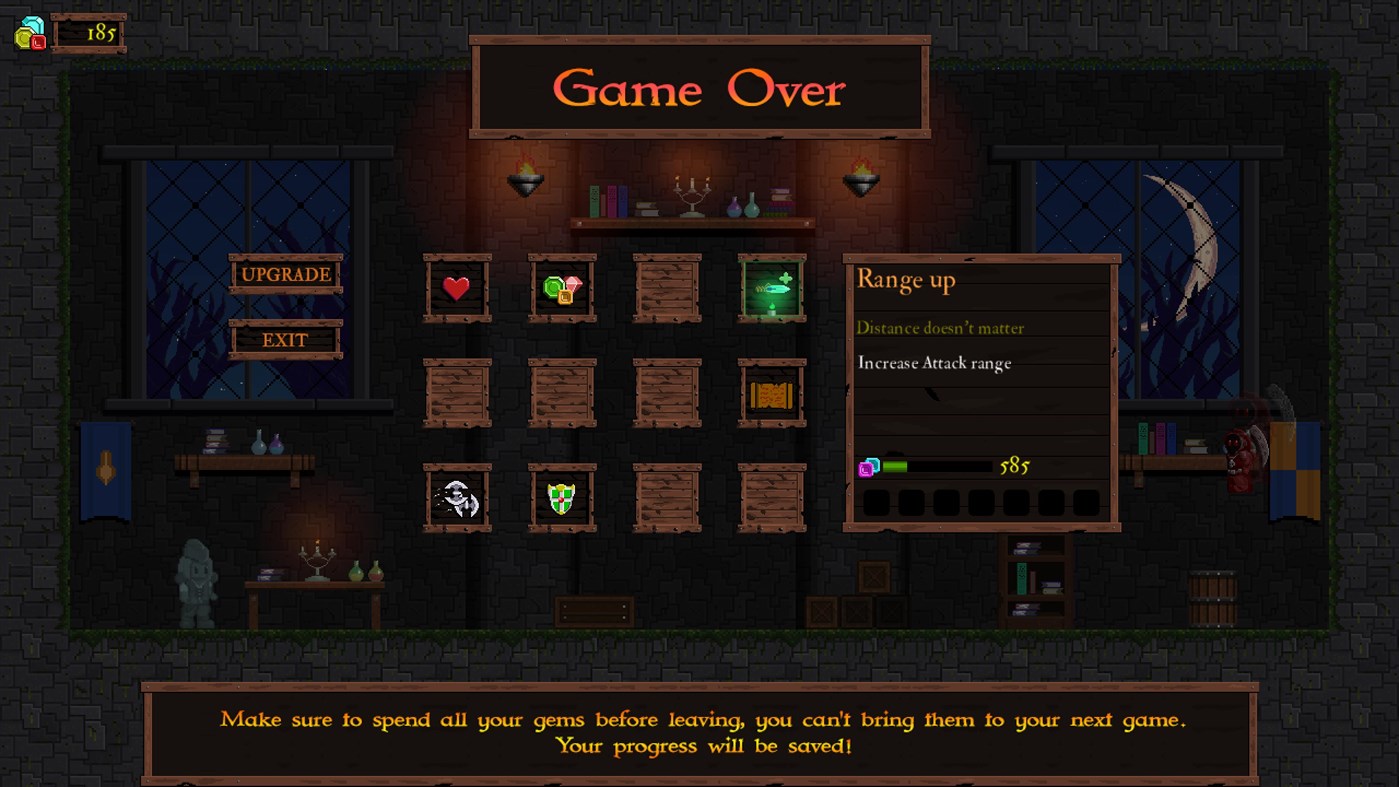Click the empty crate beneath the Range up slot

771,499
